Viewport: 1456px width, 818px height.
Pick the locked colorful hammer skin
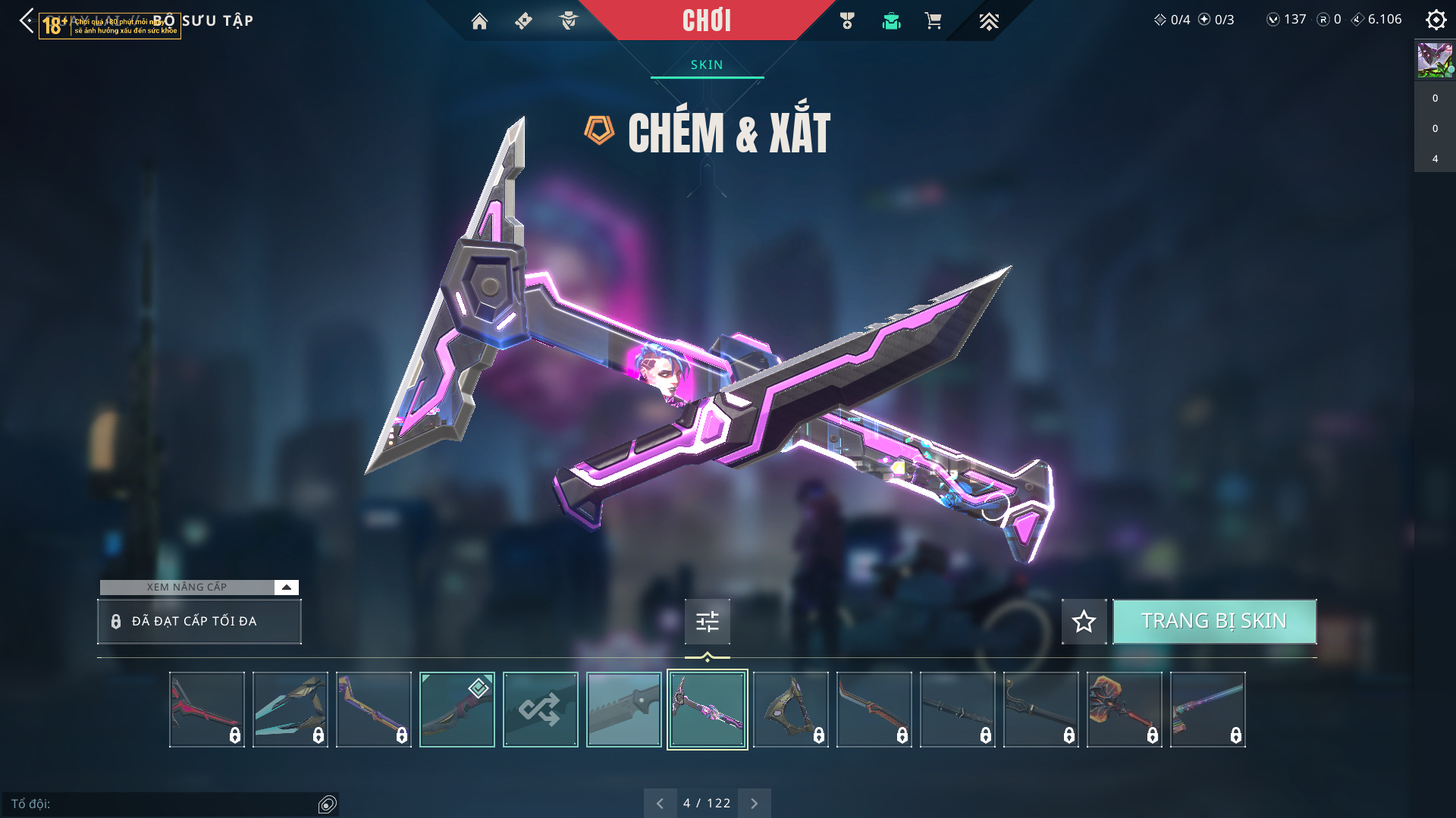1124,710
